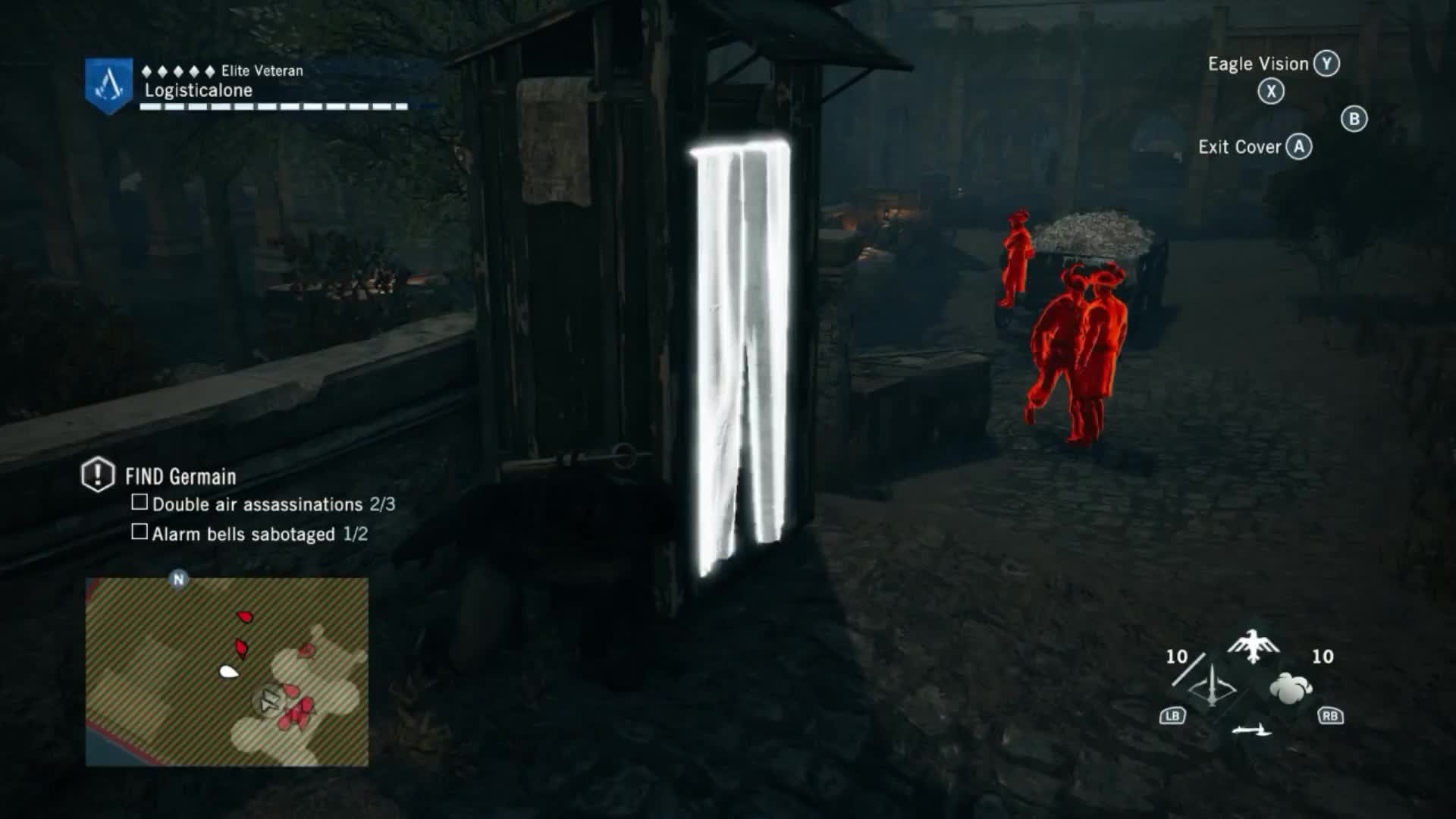
Task: Click the Logisticalone player name
Action: click(199, 89)
